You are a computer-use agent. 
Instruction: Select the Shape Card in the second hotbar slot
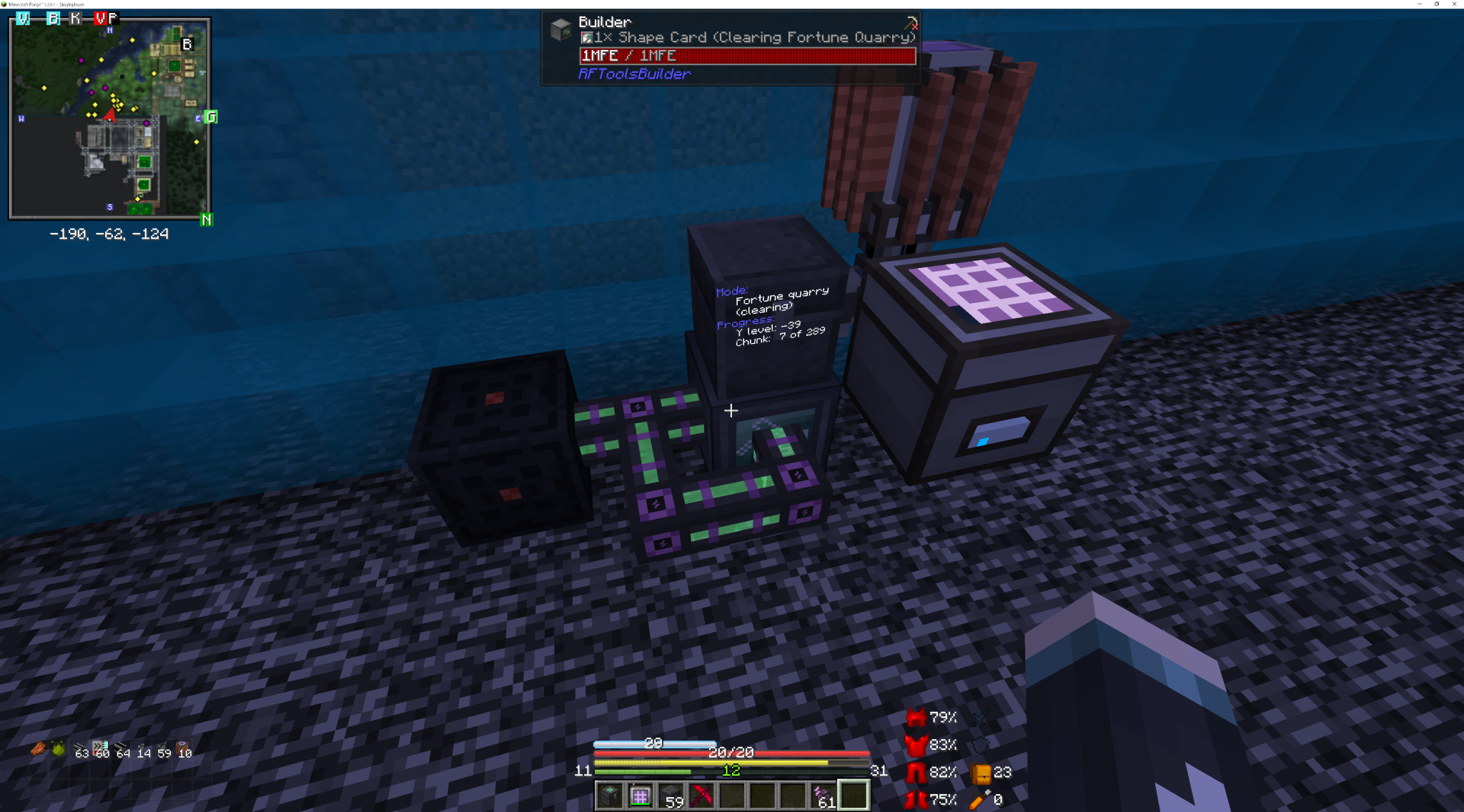point(640,795)
